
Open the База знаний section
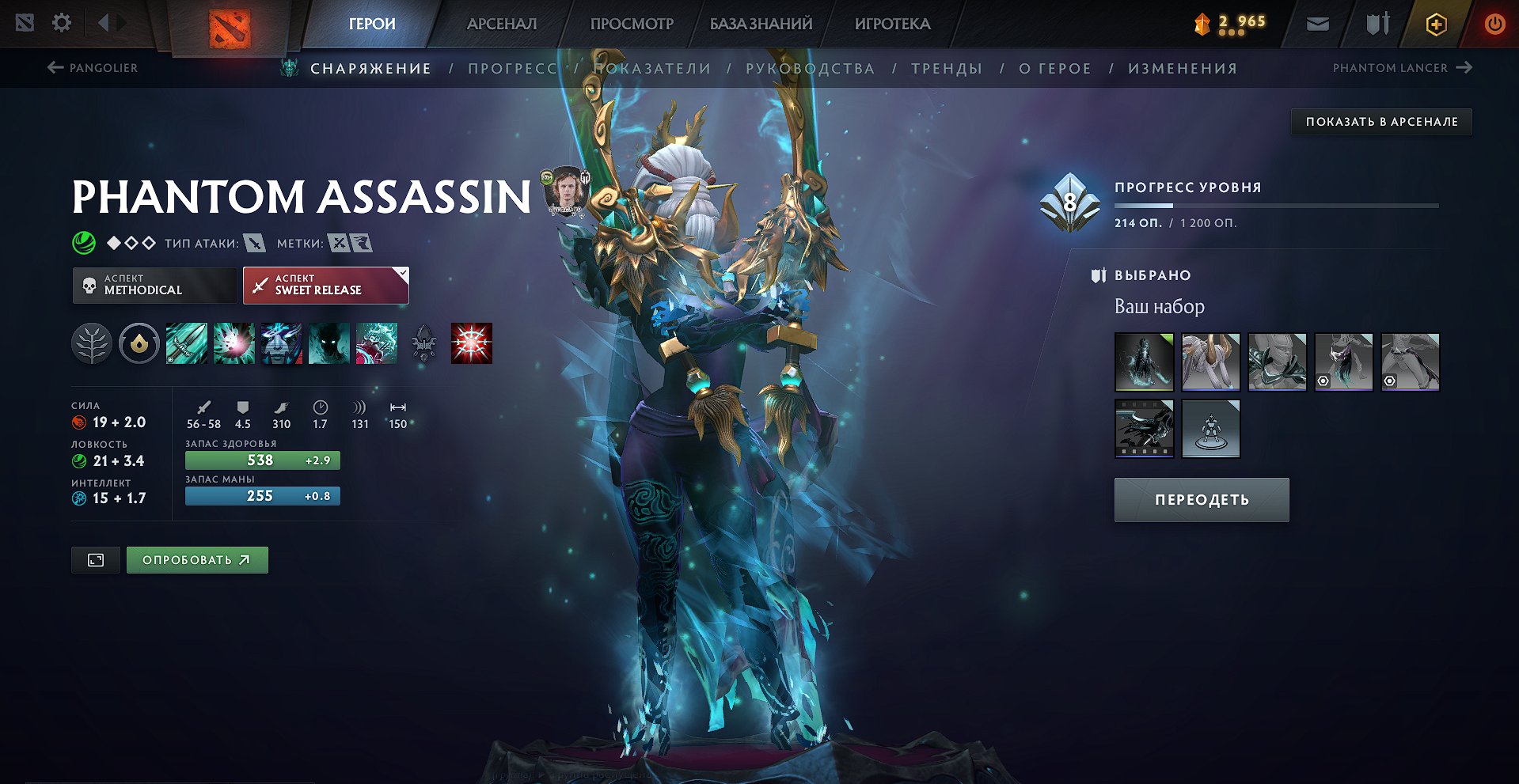point(761,24)
